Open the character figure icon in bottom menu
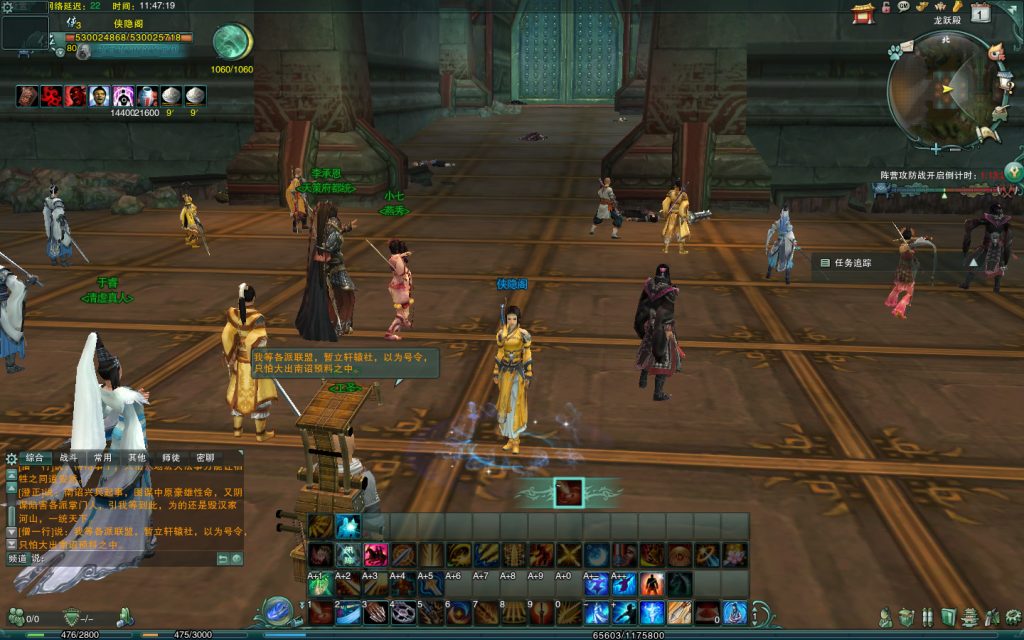 pyautogui.click(x=885, y=617)
